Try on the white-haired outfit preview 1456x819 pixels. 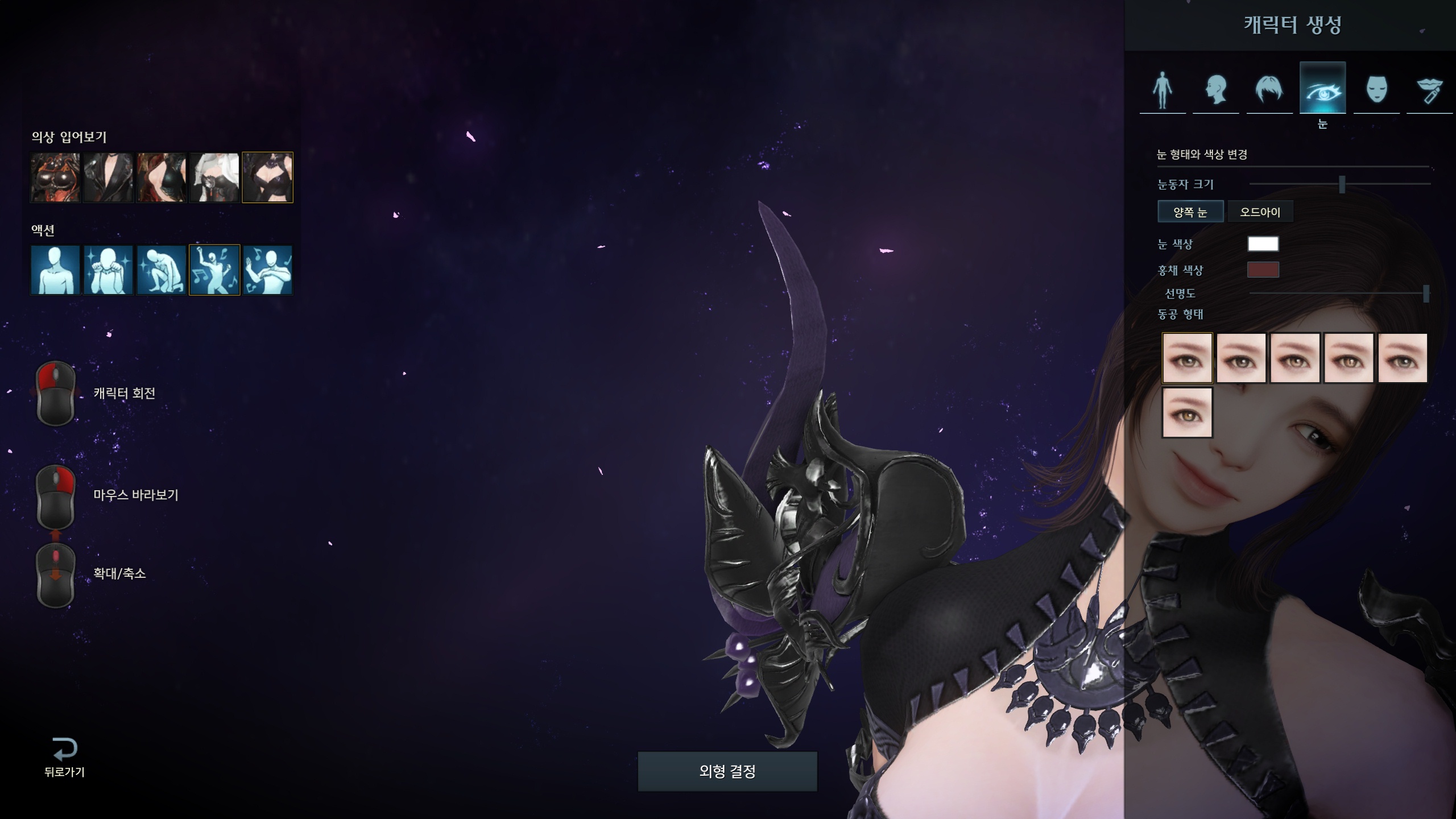[214, 177]
